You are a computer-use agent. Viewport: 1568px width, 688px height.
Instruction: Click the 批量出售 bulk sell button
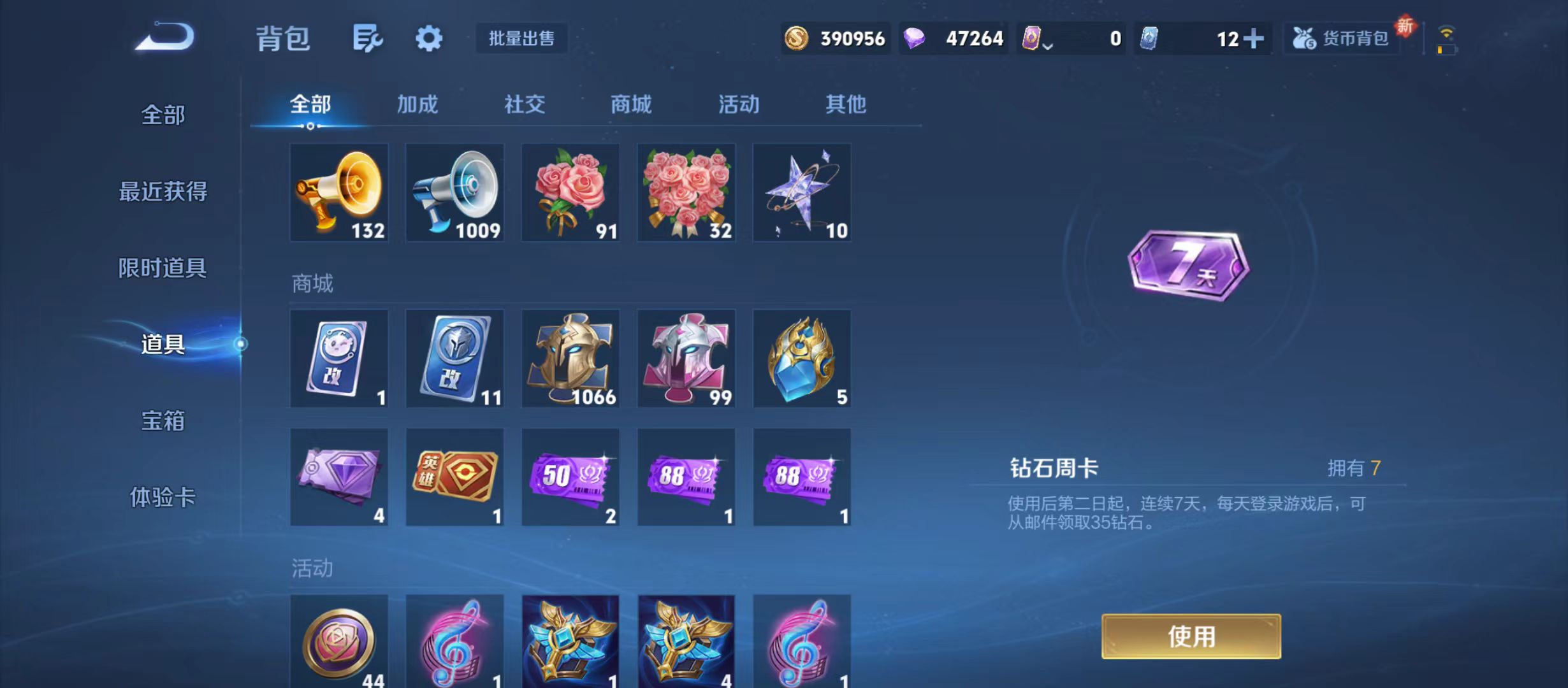pos(521,38)
